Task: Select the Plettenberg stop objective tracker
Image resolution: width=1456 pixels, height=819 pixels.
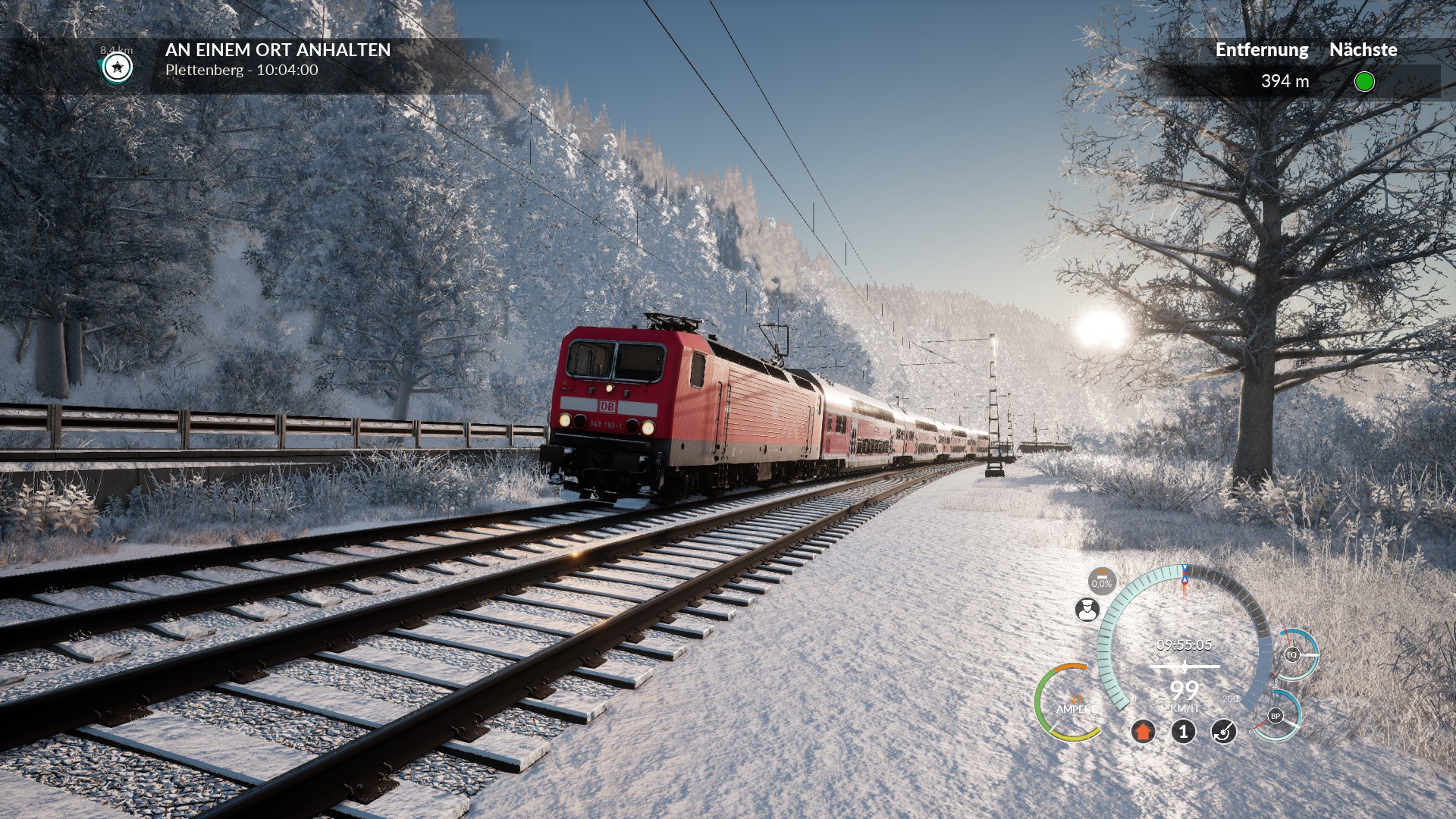Action: [278, 60]
